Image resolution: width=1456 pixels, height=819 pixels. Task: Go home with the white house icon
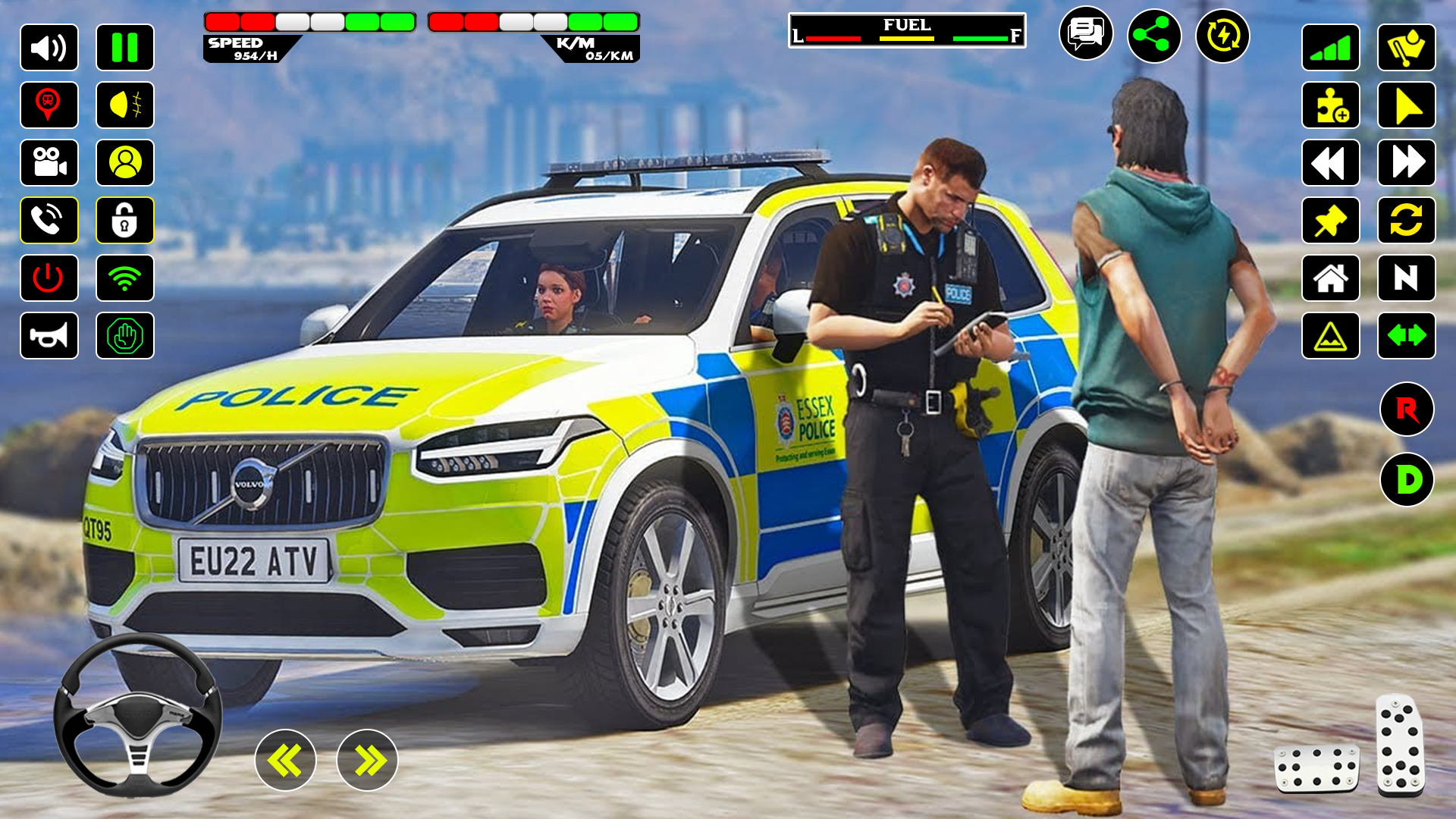1331,278
